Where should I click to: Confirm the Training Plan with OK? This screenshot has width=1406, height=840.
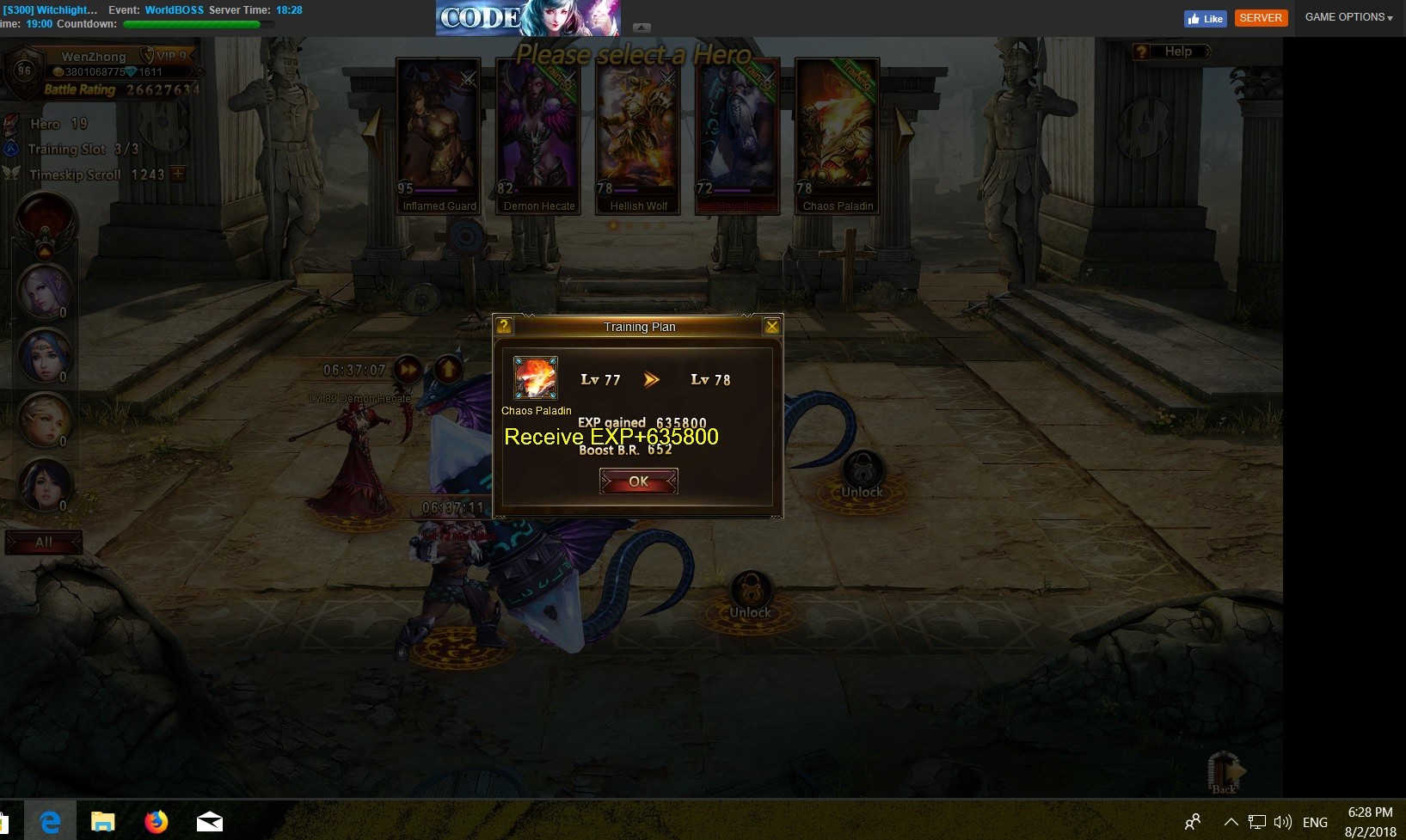(638, 481)
